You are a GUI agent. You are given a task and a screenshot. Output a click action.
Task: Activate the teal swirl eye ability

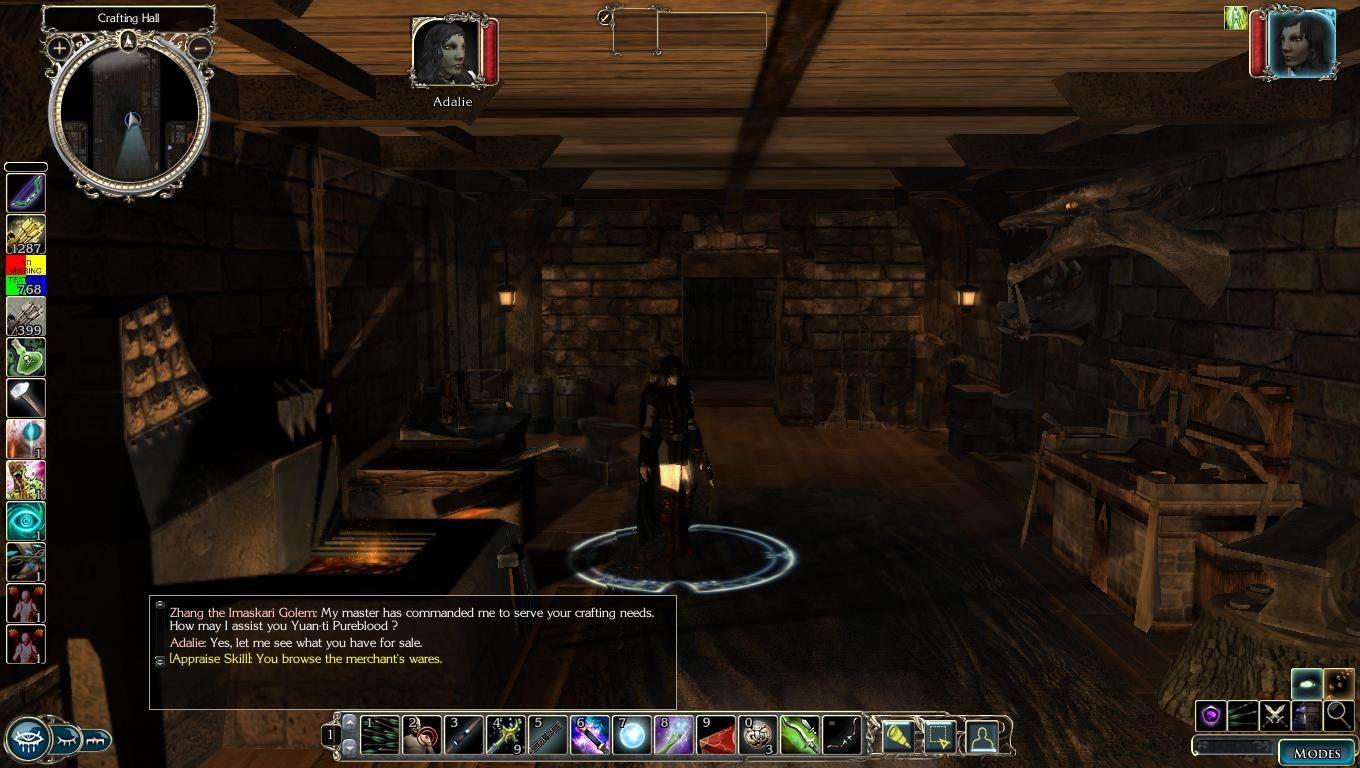tap(25, 521)
